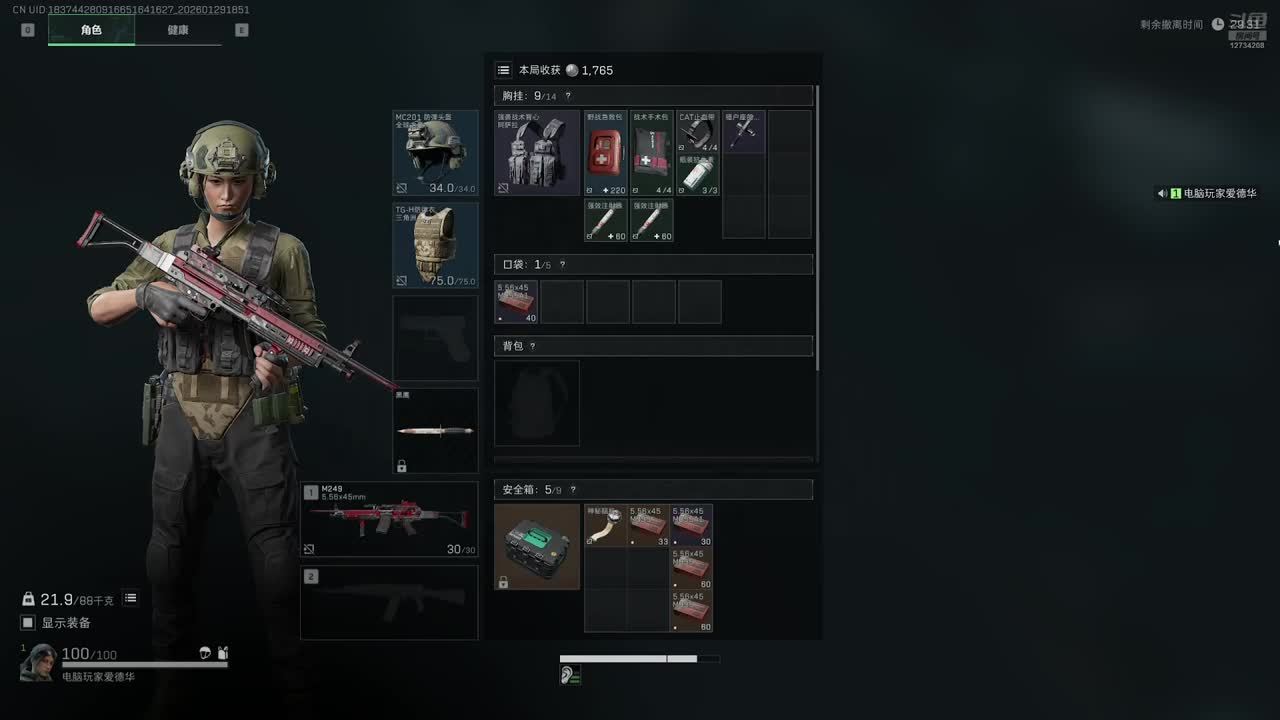Select the empty backpack equipment slot
Screen dimensions: 1280x720
(537, 403)
